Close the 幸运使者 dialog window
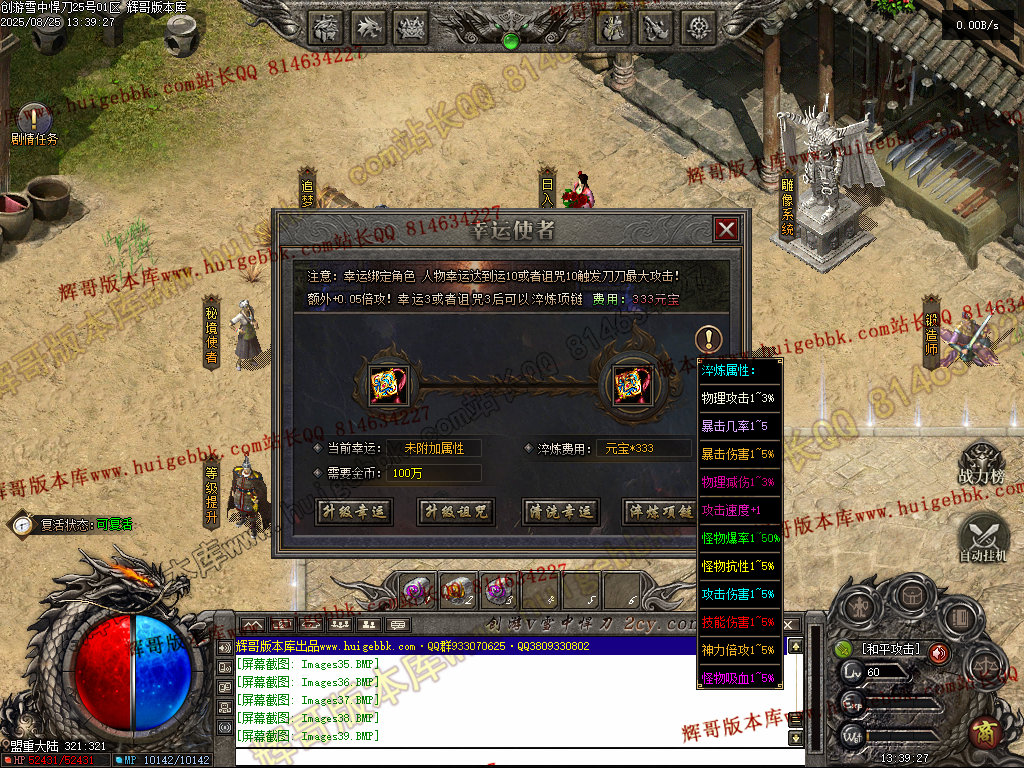 727,229
